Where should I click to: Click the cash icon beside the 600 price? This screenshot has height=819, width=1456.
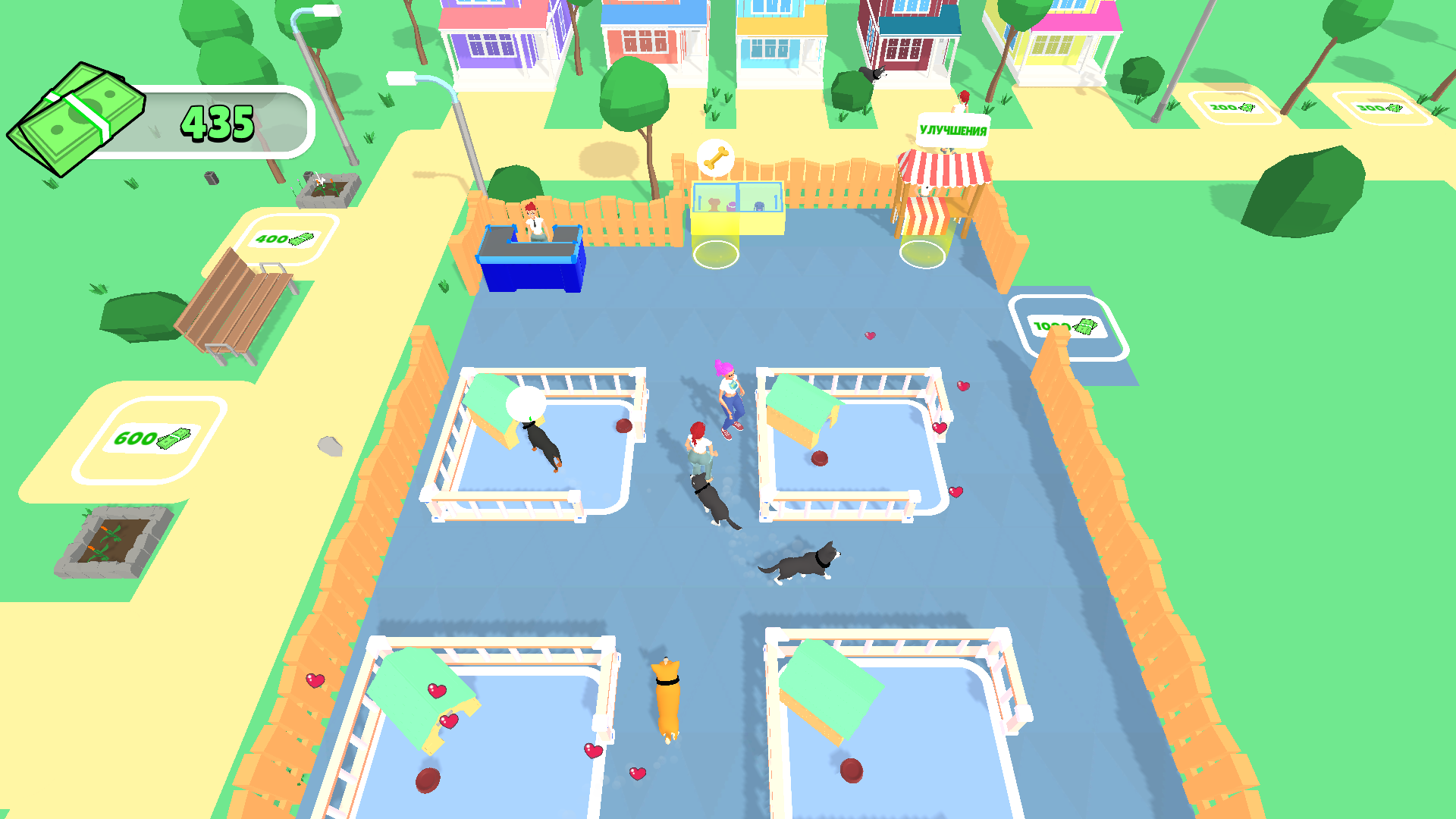click(173, 438)
